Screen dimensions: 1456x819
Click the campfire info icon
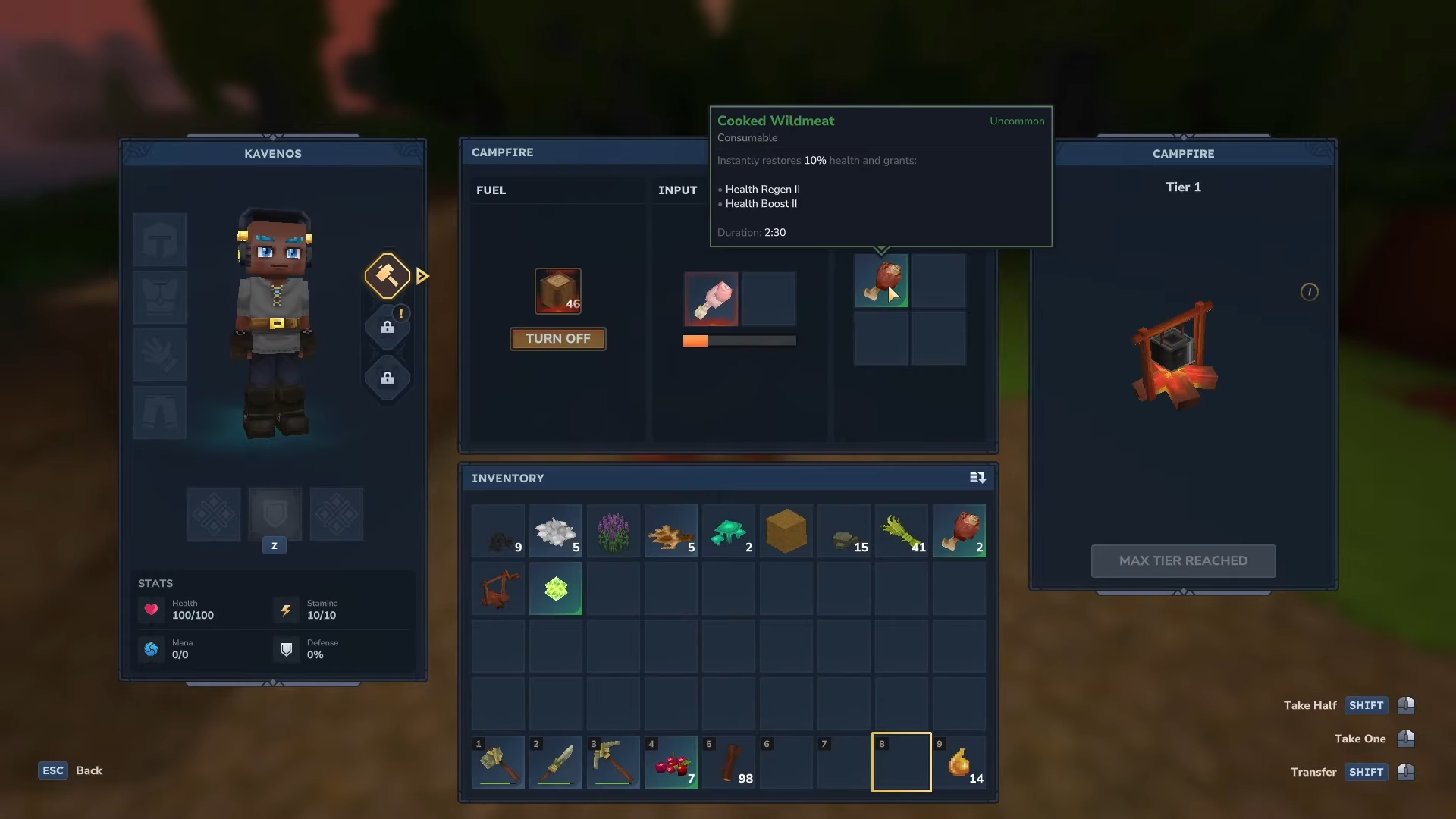click(x=1310, y=291)
